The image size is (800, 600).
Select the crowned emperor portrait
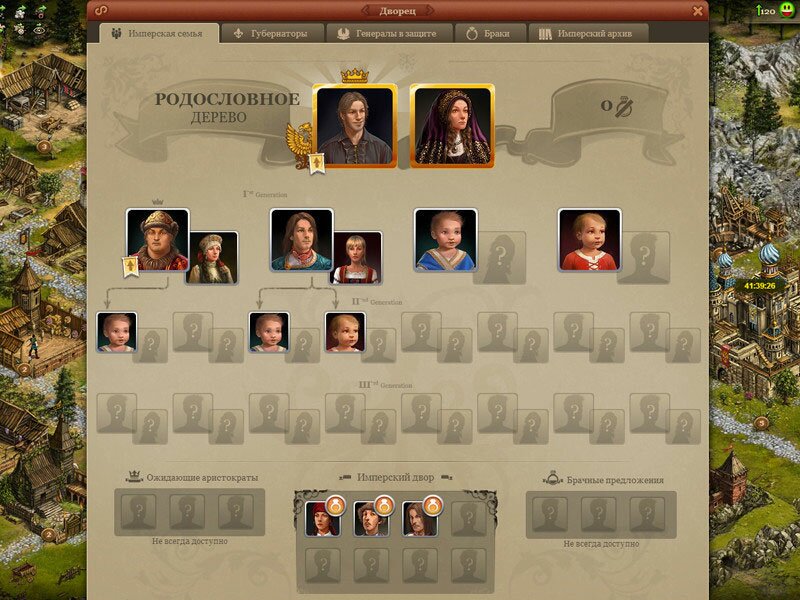(x=354, y=124)
